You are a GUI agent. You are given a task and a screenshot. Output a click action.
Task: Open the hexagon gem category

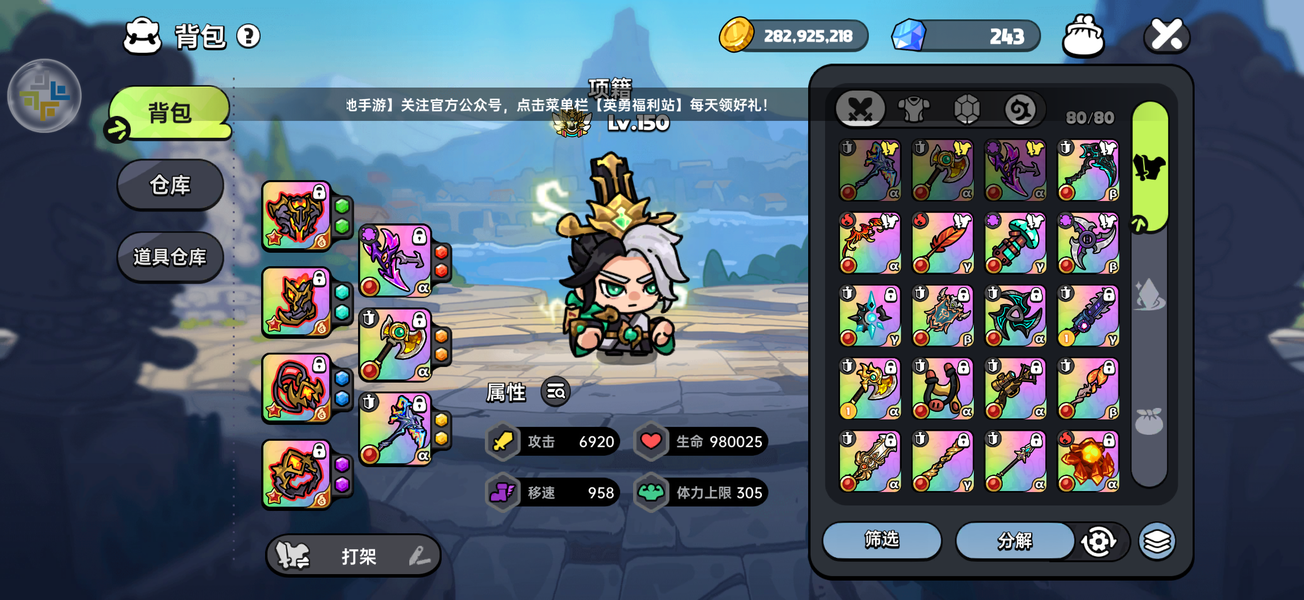pos(967,109)
